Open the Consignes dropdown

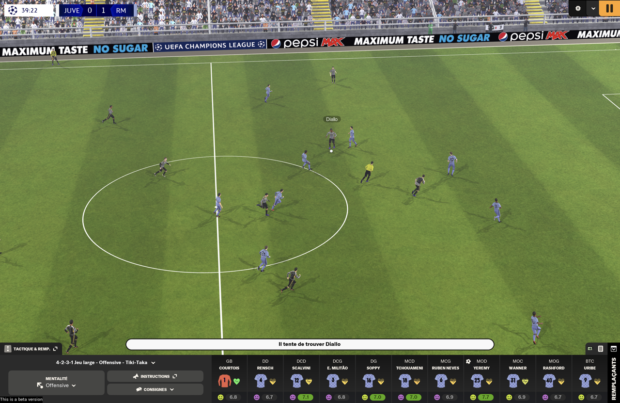point(155,389)
